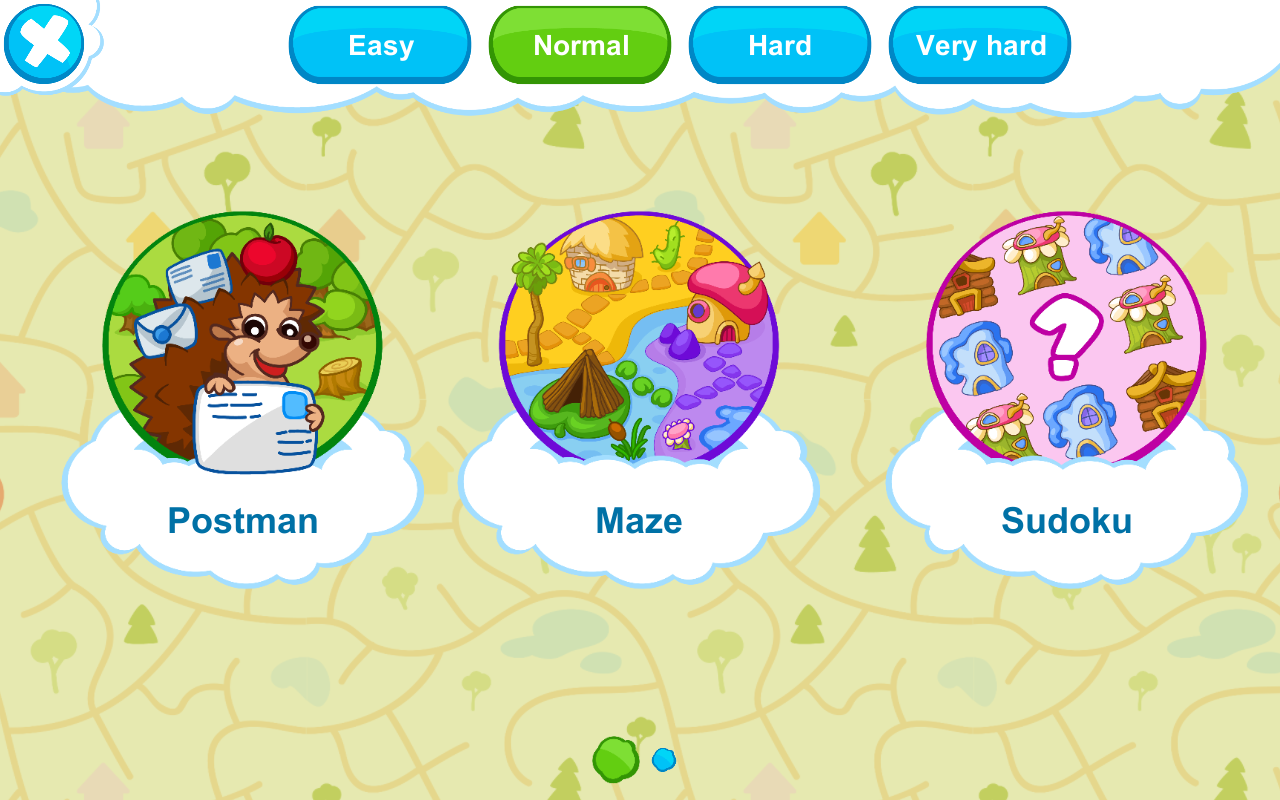
Task: Close the game selection screen
Action: (44, 43)
